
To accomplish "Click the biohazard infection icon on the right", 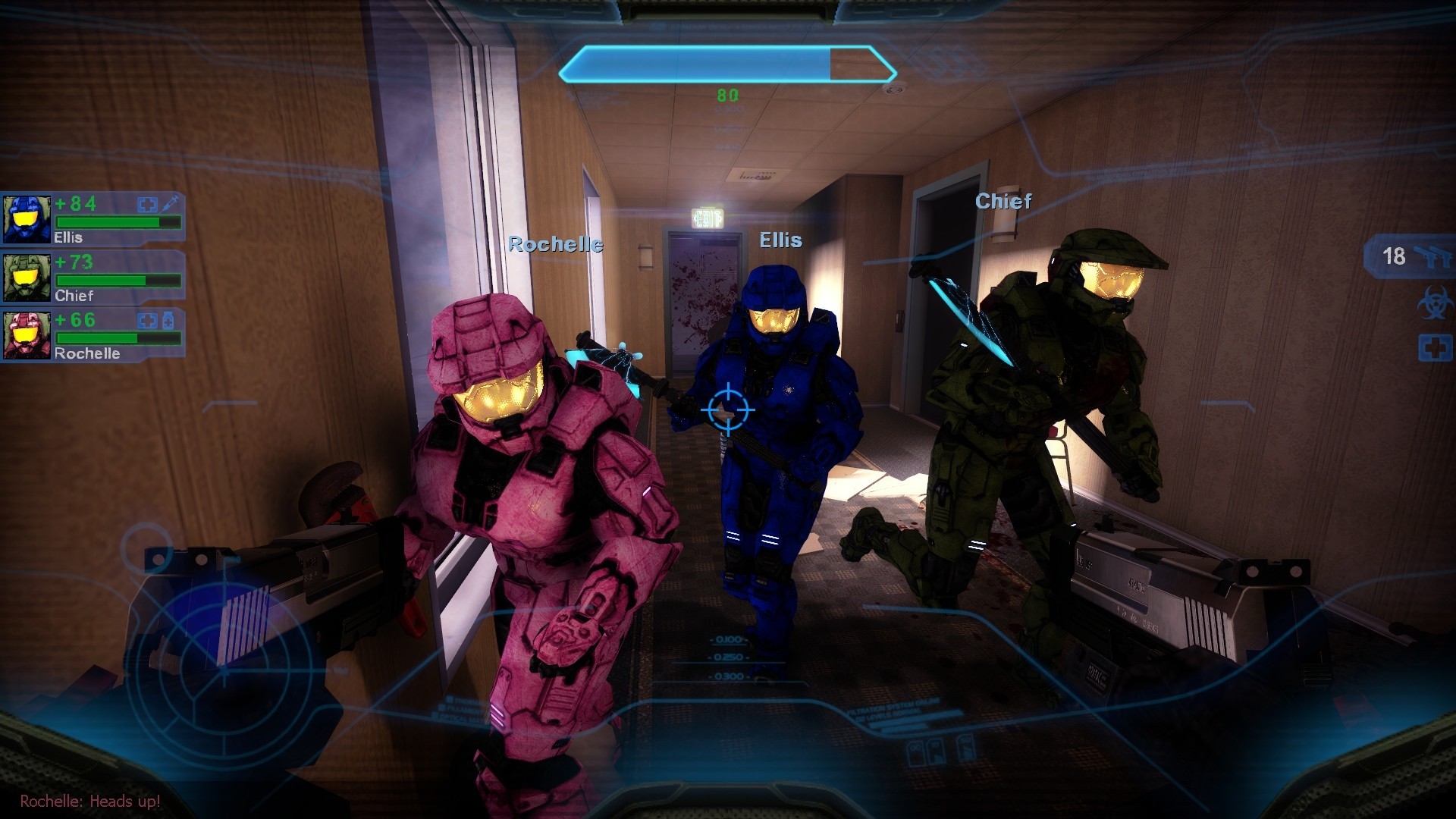I will 1433,303.
